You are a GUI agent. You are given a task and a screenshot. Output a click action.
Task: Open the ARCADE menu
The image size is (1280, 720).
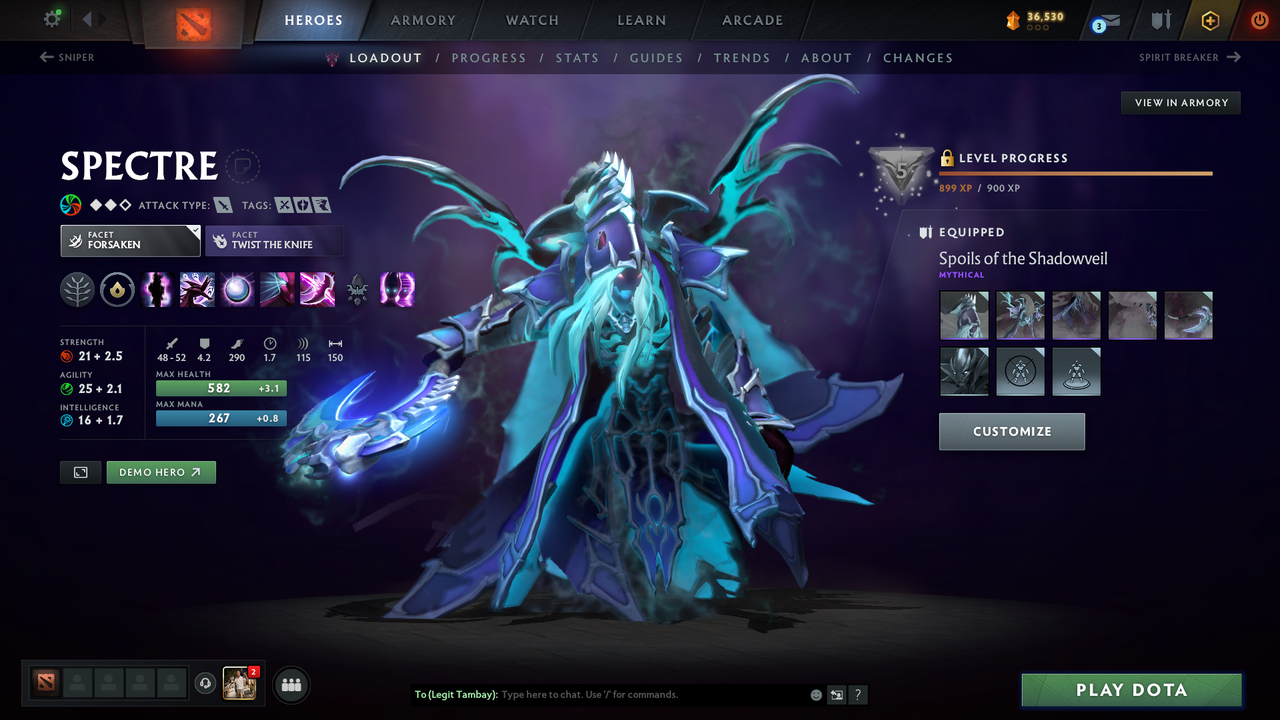(x=751, y=20)
